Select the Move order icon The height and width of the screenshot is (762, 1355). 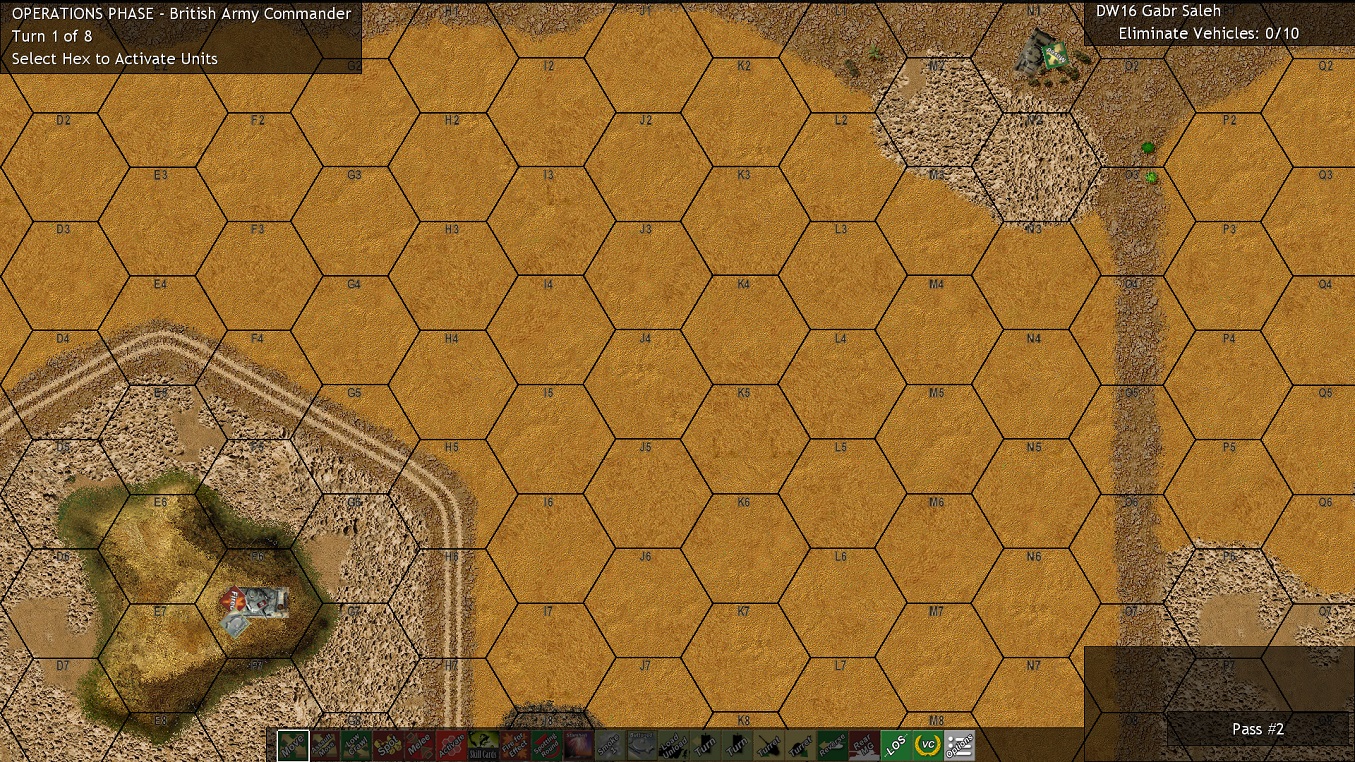(x=293, y=745)
